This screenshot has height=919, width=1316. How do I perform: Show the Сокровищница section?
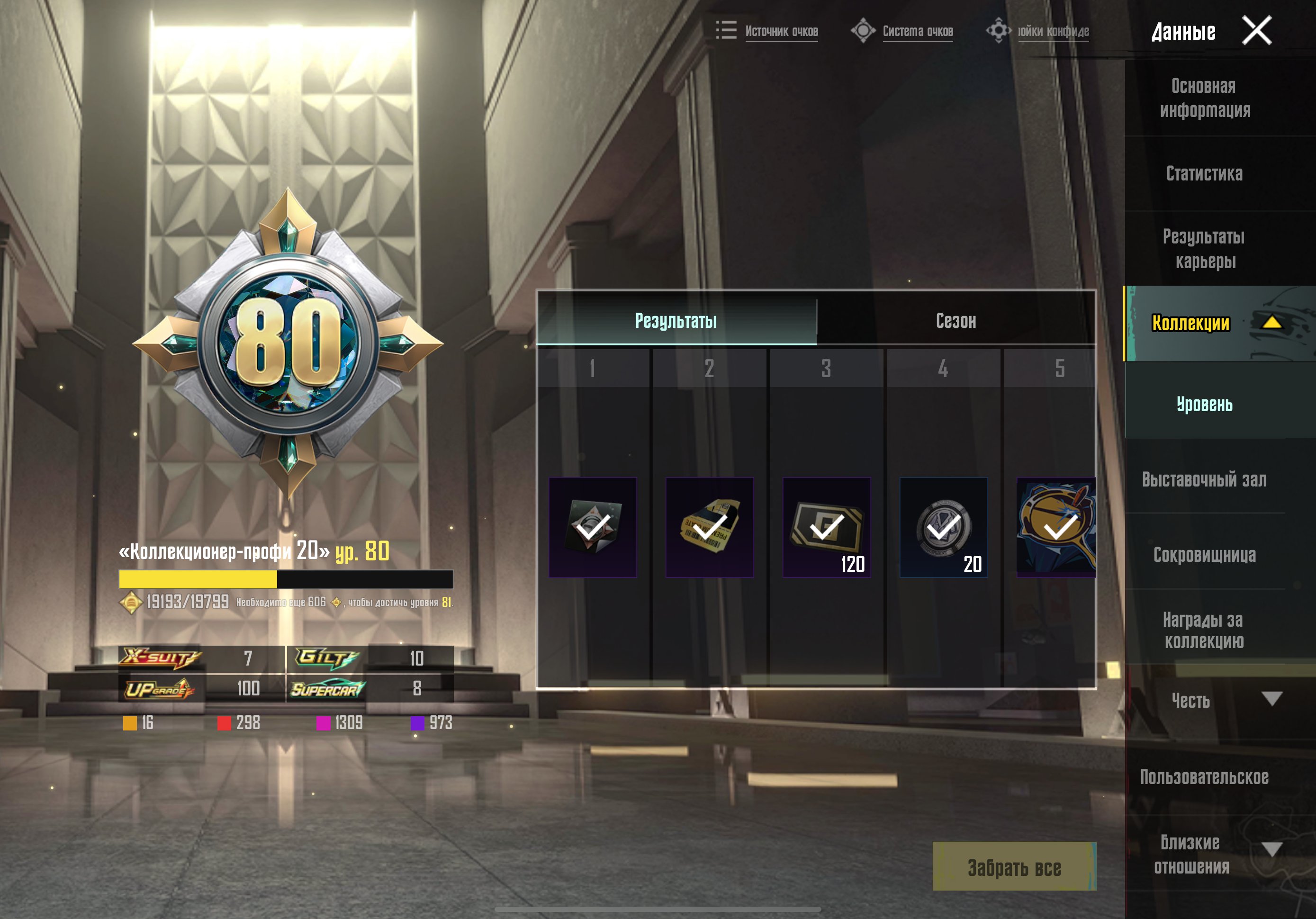point(1204,554)
